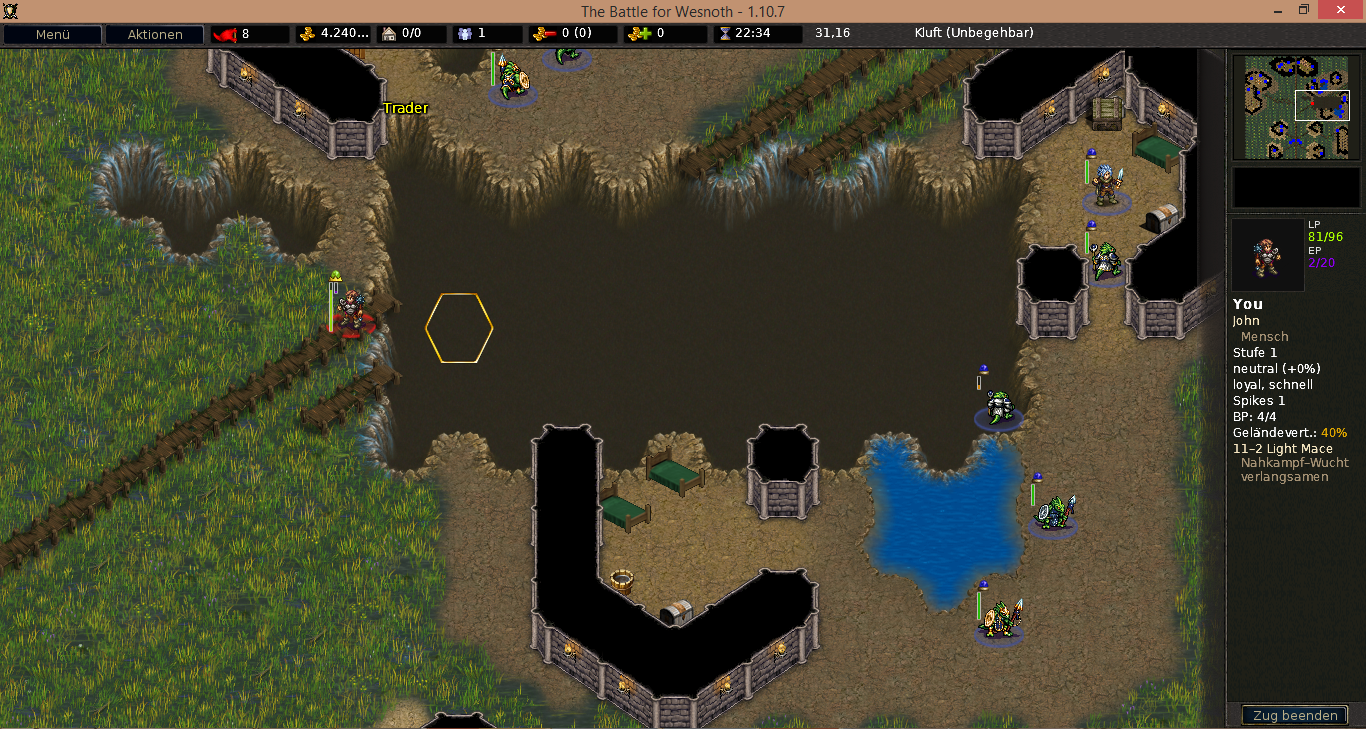The width and height of the screenshot is (1366, 729).
Task: Select your hero unit John with red base
Action: point(350,312)
